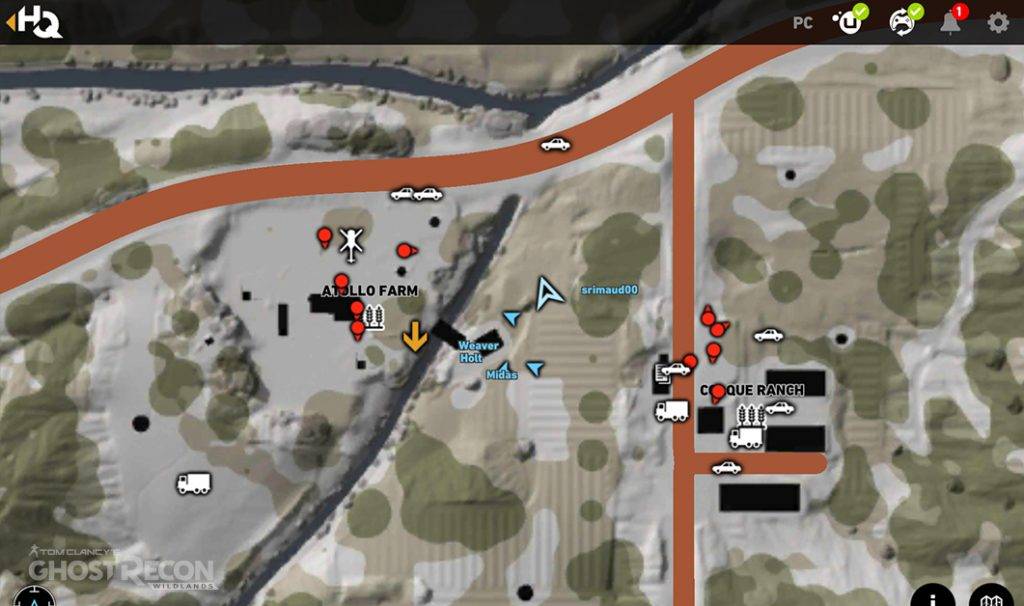Image resolution: width=1024 pixels, height=606 pixels.
Task: Select the car marker on the upper road
Action: pyautogui.click(x=555, y=144)
